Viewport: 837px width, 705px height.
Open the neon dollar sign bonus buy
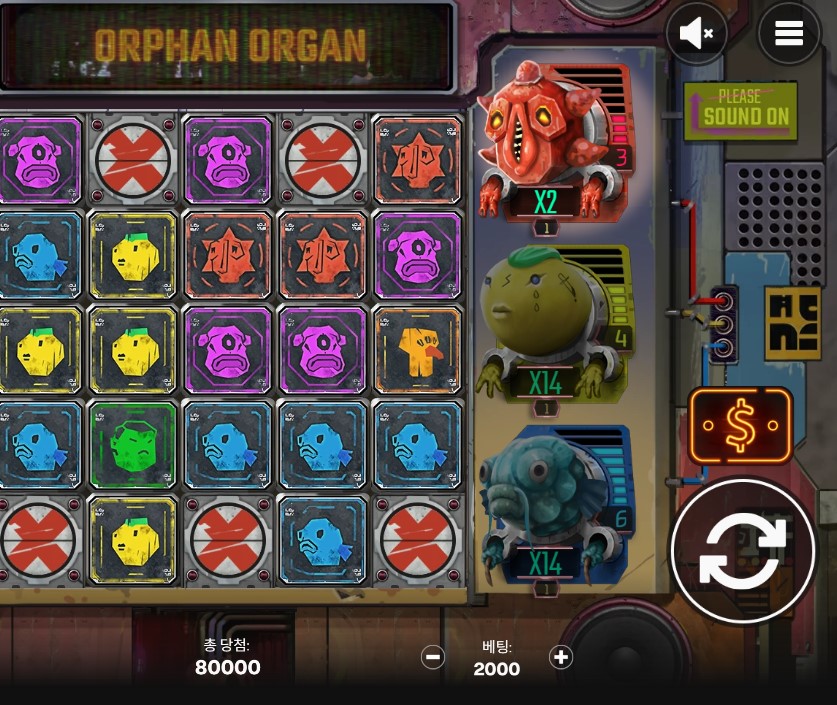[x=740, y=425]
